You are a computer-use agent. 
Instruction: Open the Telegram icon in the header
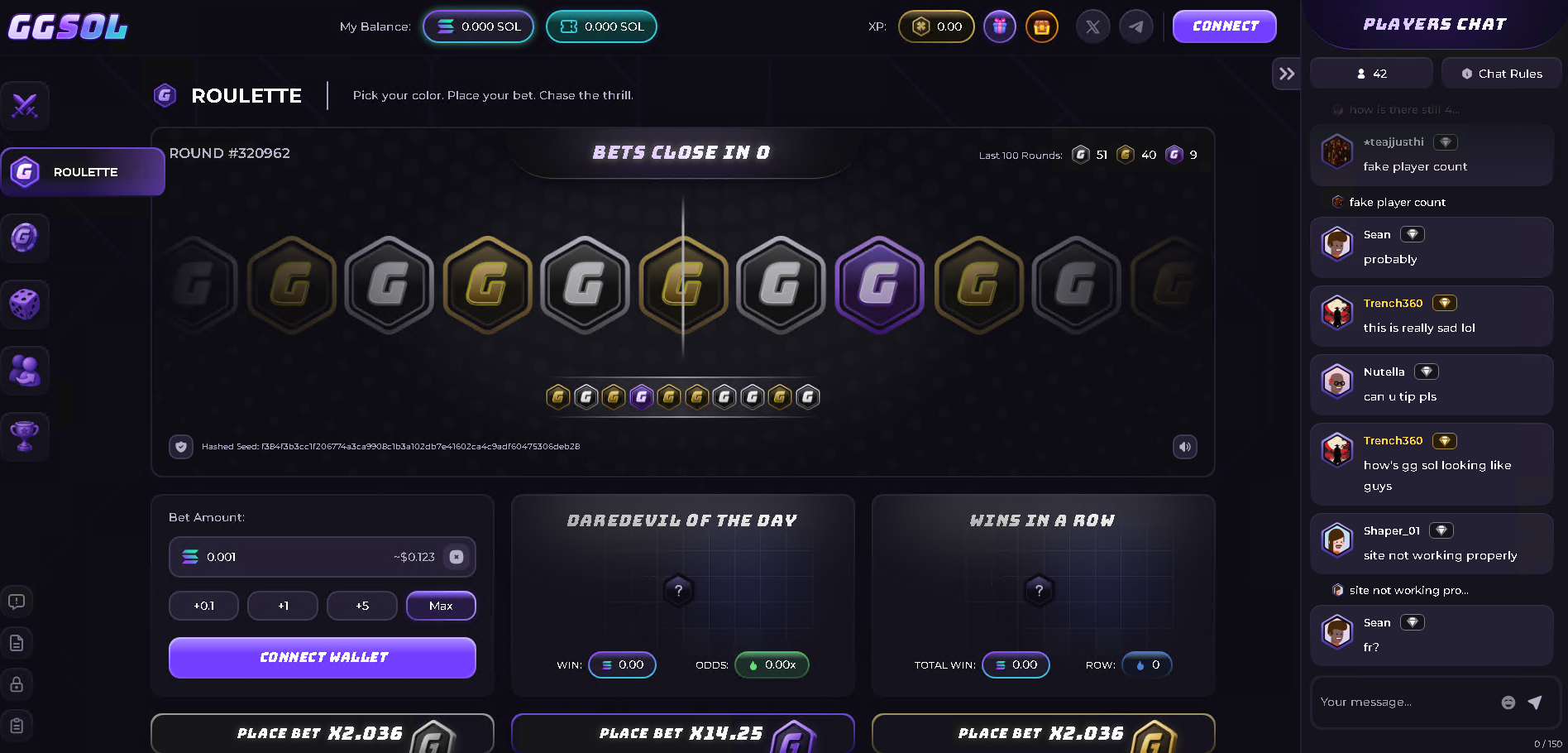[1135, 26]
